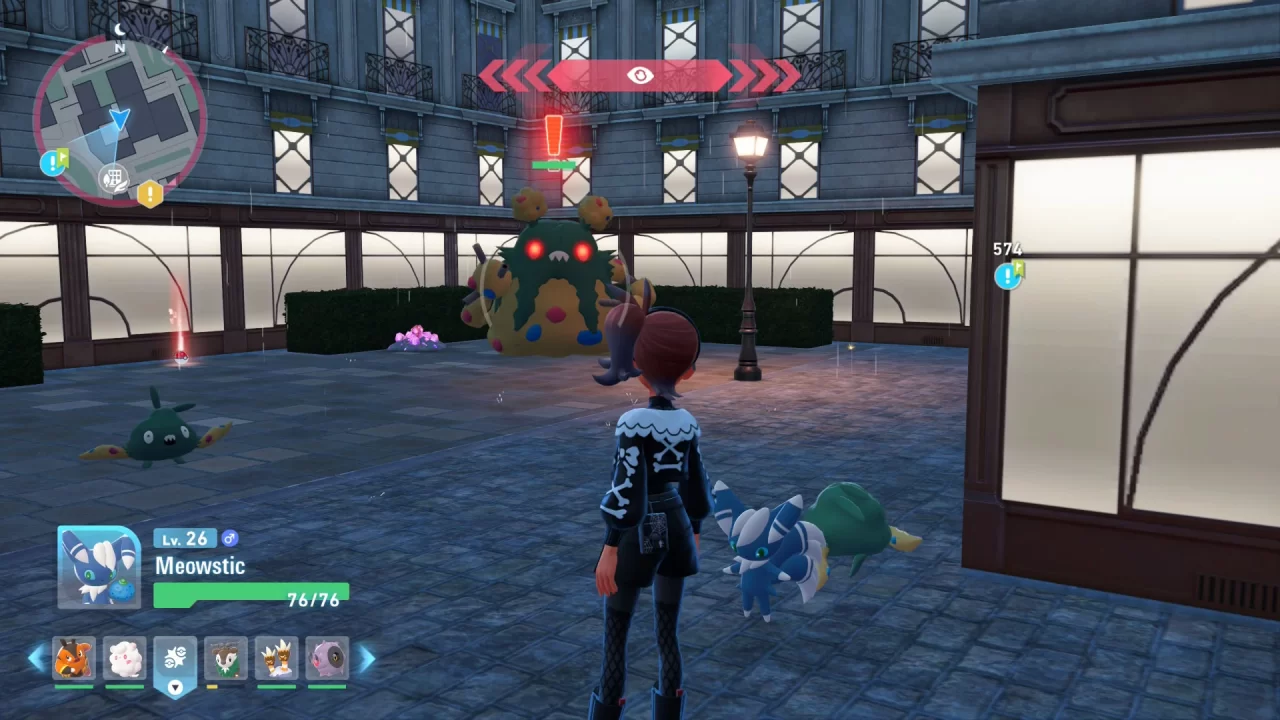Click the left arrow to cycle party

click(35, 659)
